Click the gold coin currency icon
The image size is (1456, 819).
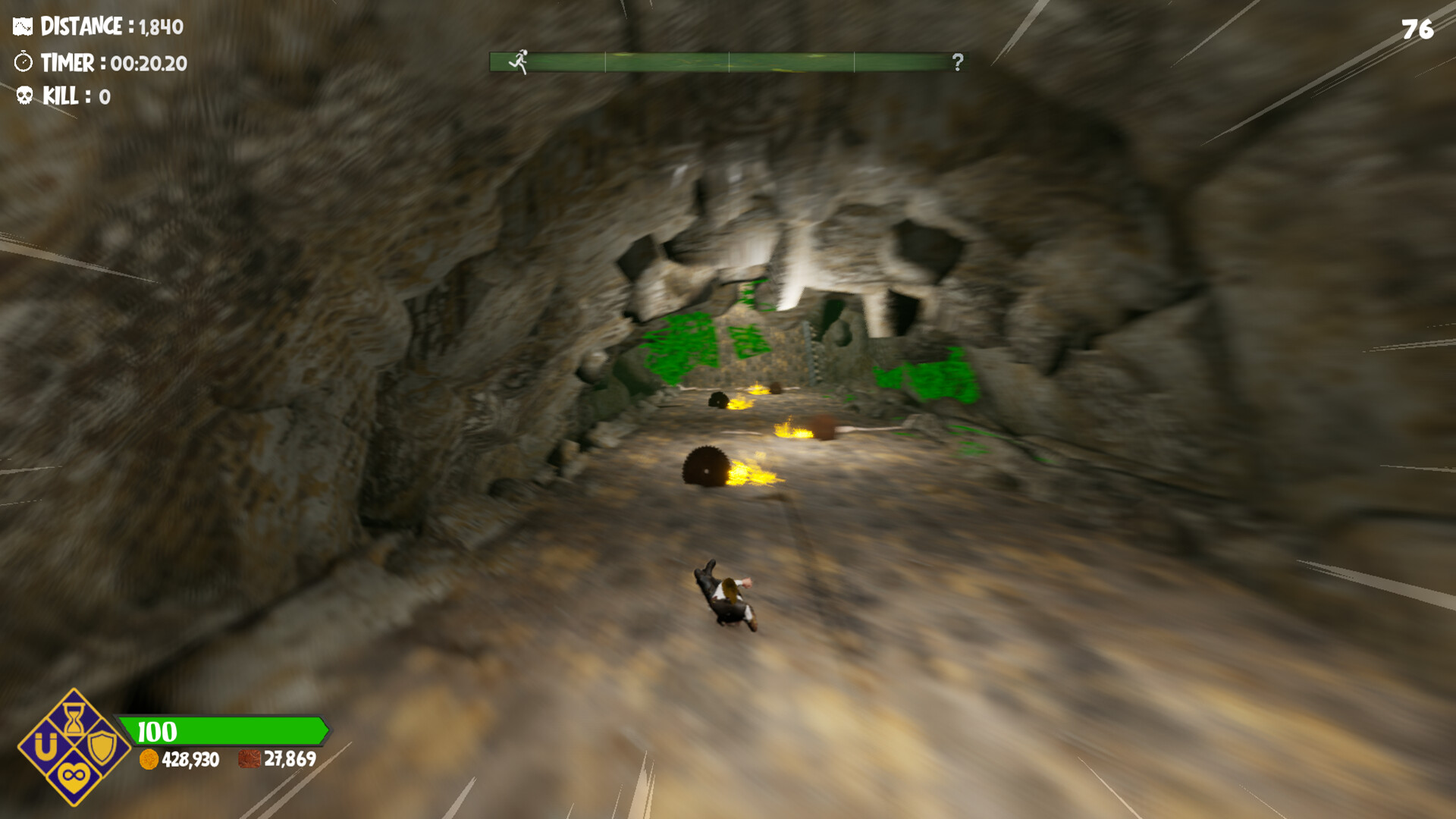pyautogui.click(x=149, y=761)
